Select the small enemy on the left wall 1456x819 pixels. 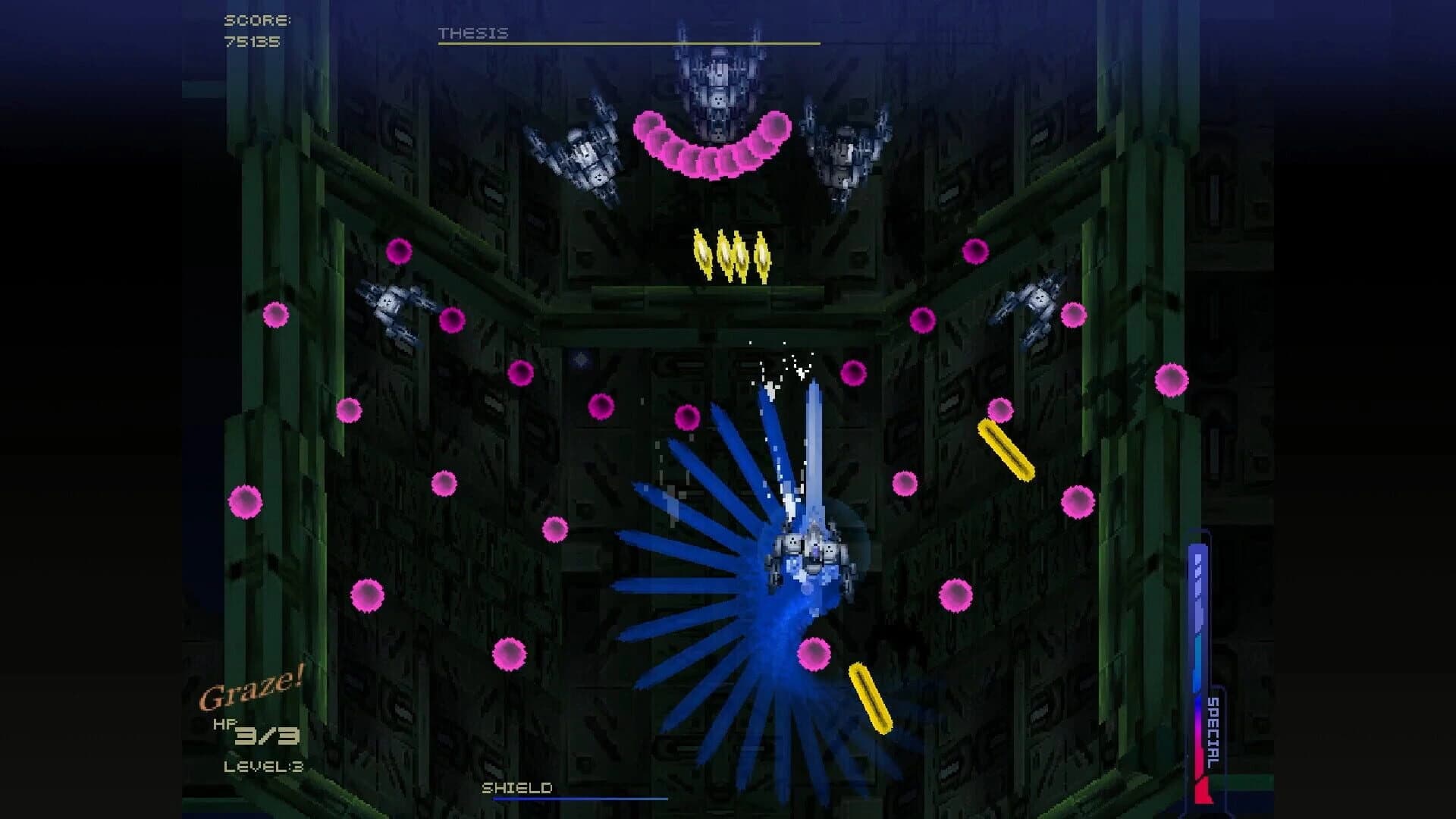tap(391, 303)
